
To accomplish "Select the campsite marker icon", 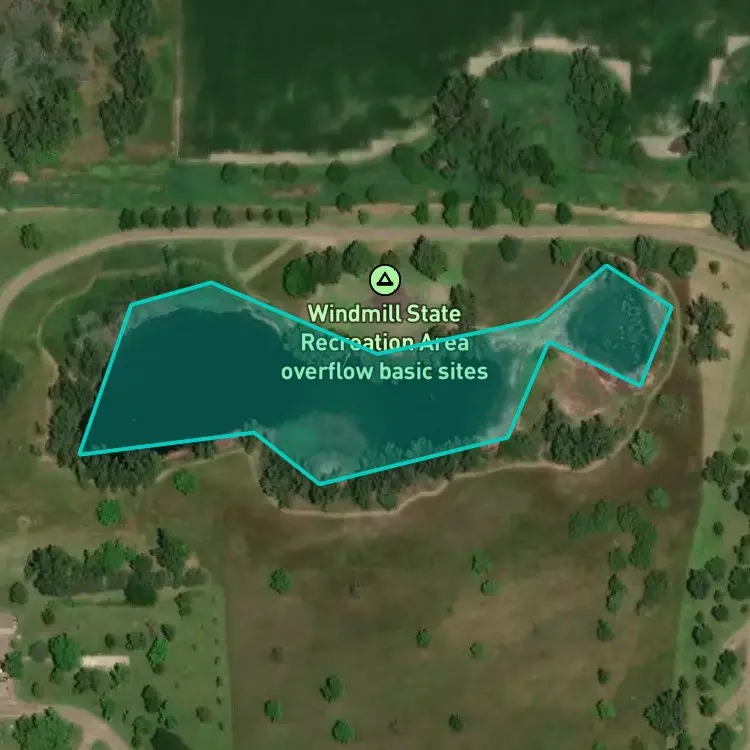I will point(384,280).
